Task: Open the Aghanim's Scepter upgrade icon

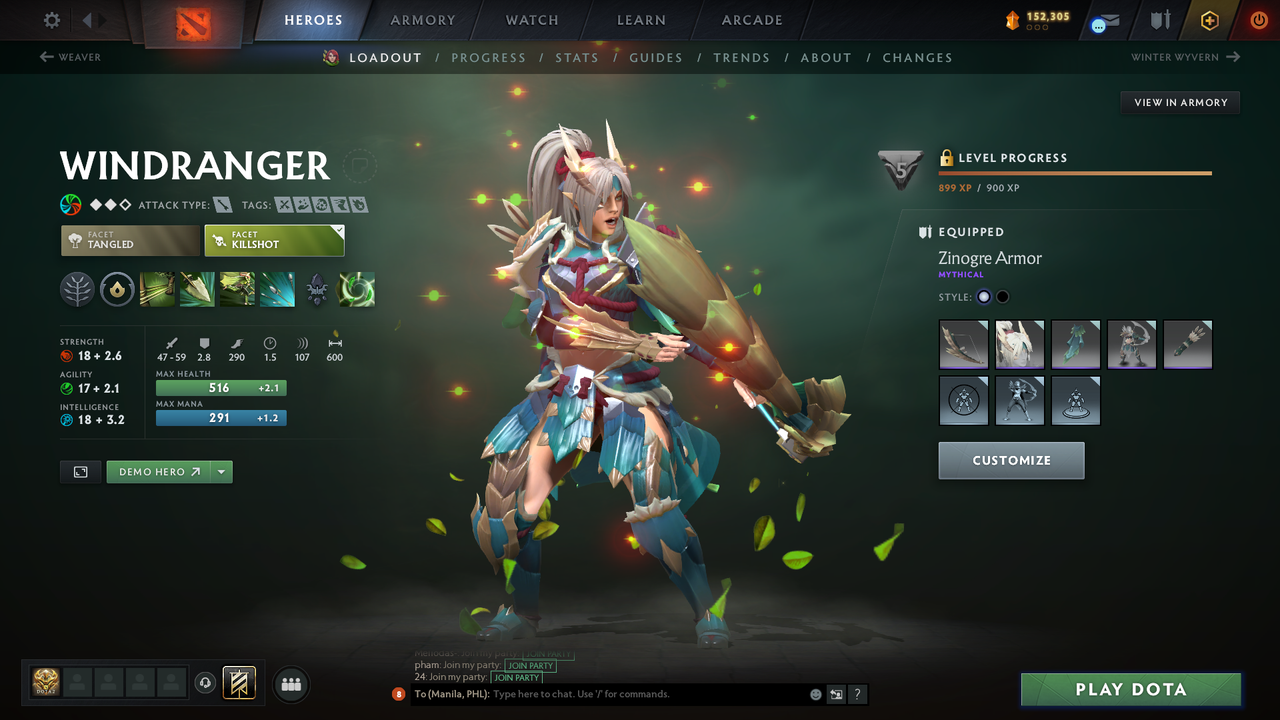Action: click(x=316, y=290)
